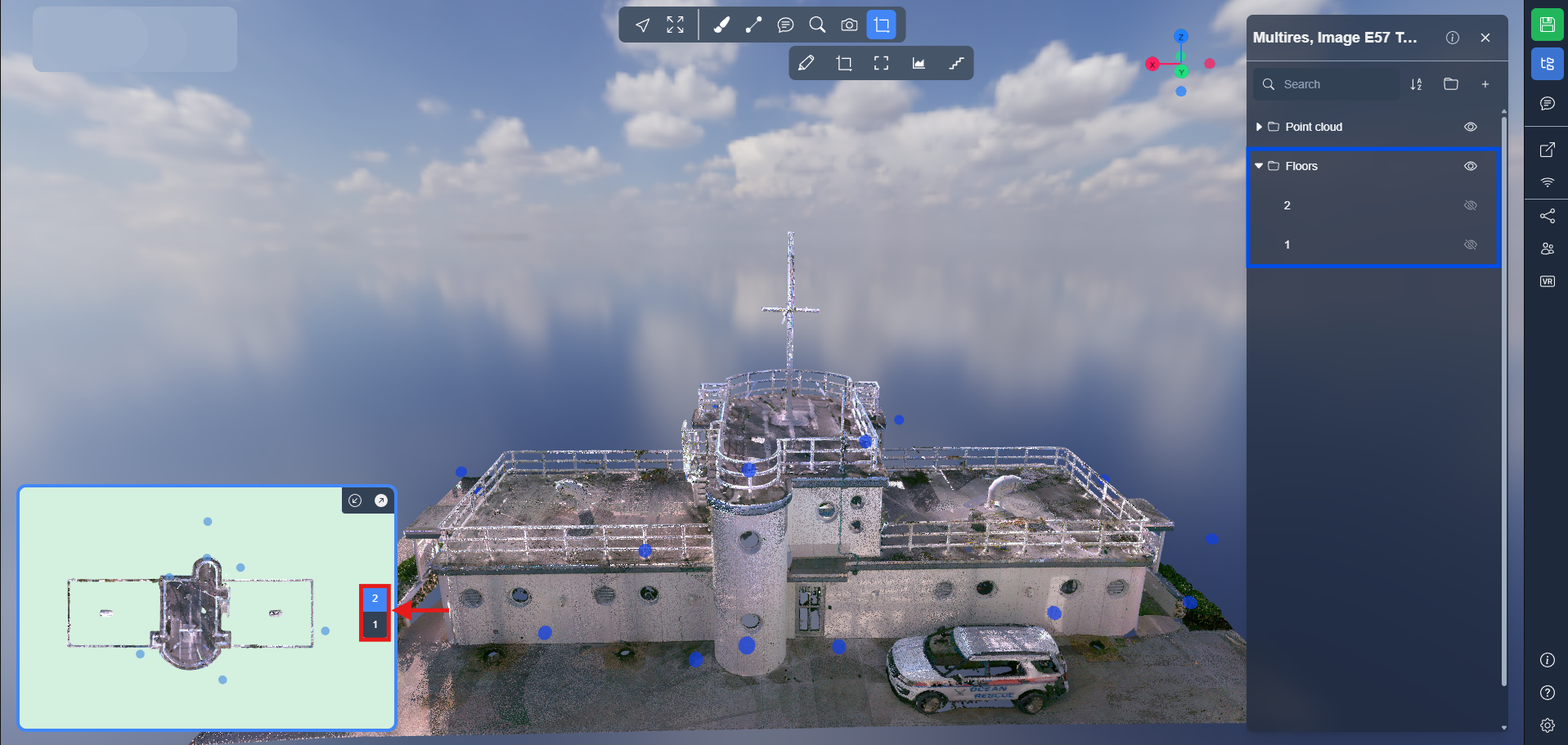Viewport: 1568px width, 745px height.
Task: Activate the camera screenshot tool
Action: [x=849, y=25]
